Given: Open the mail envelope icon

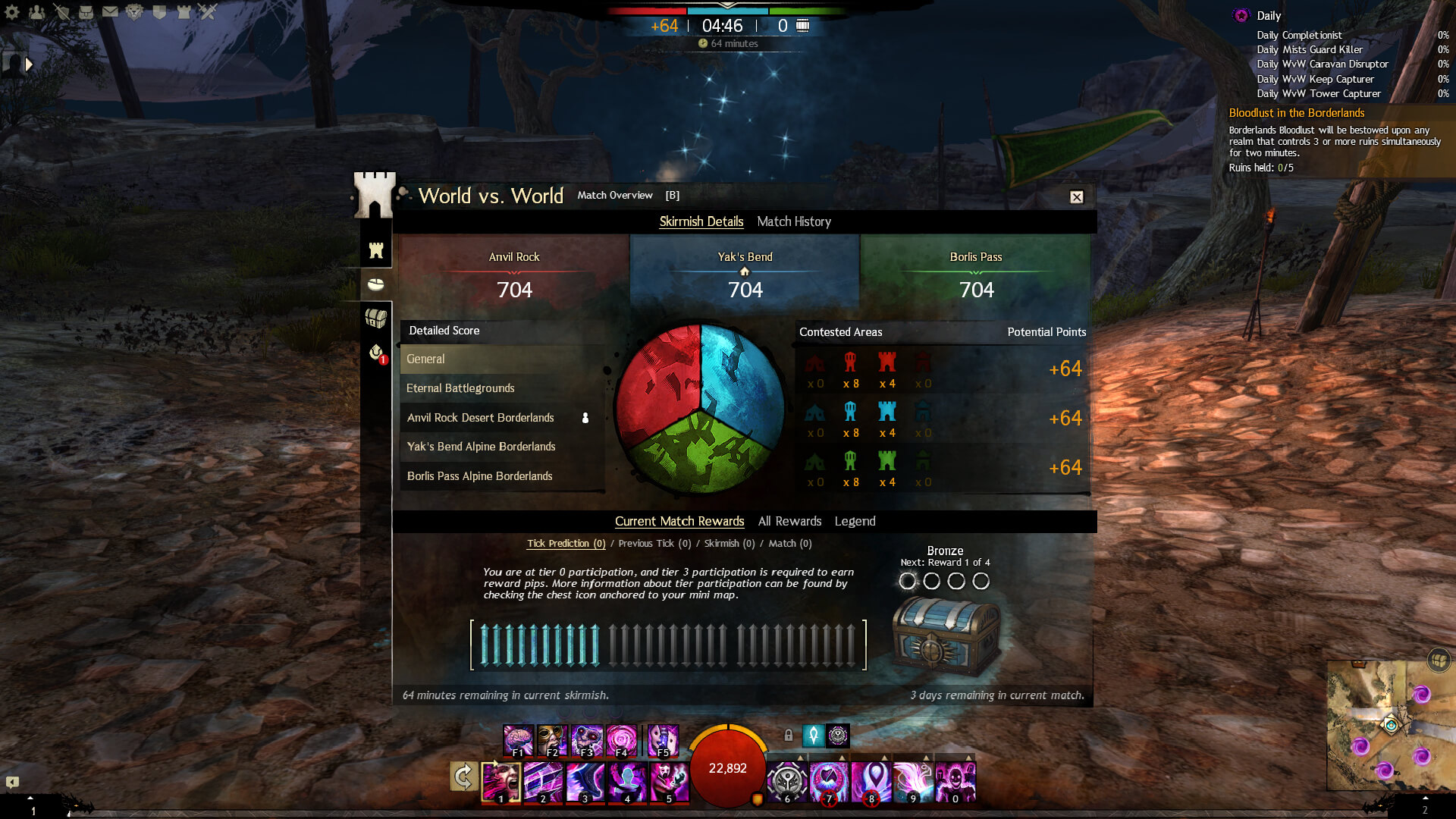Looking at the screenshot, I should tap(111, 11).
